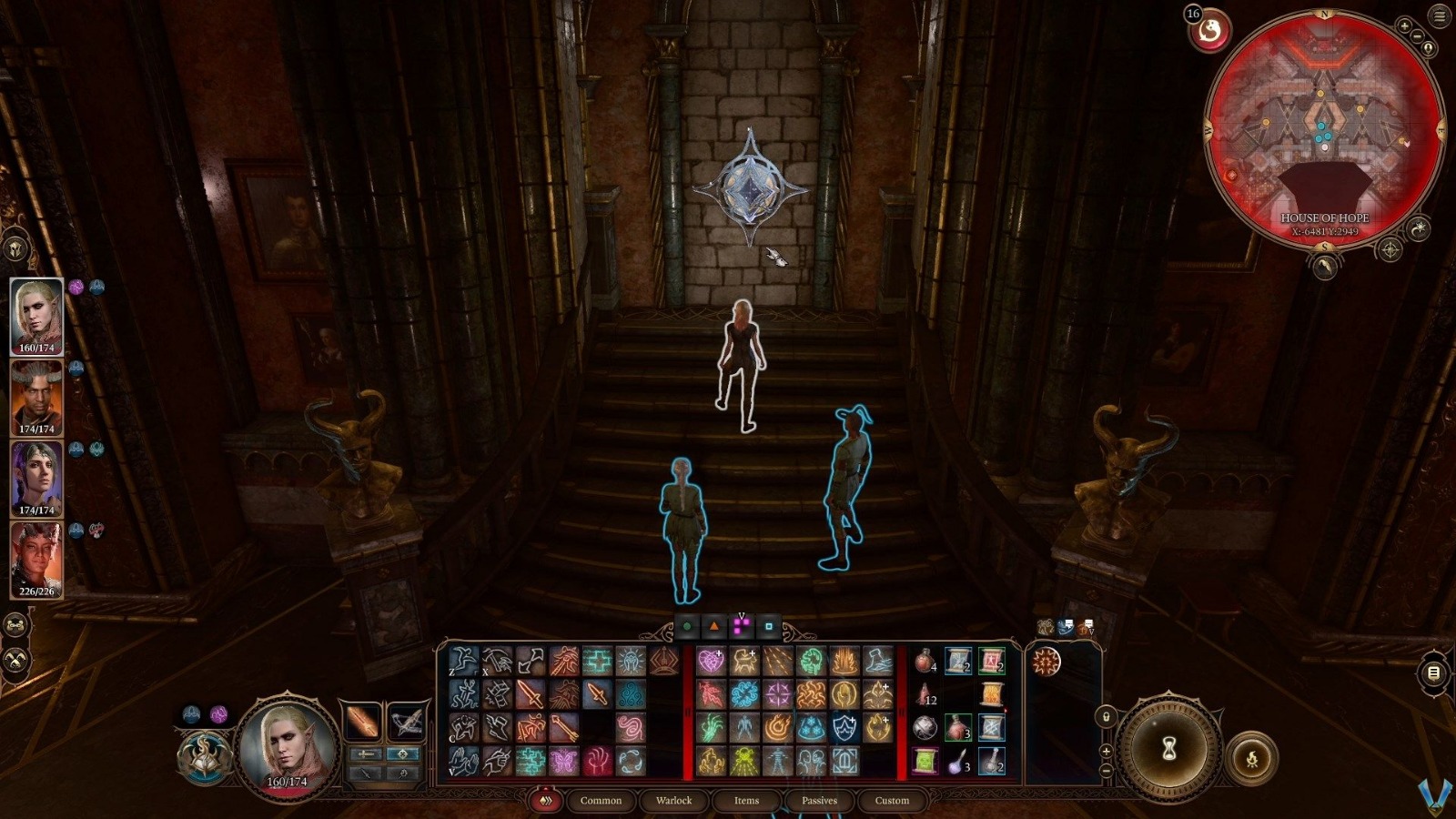Open the long rest campfire button
This screenshot has width=1456, height=819.
click(1253, 758)
